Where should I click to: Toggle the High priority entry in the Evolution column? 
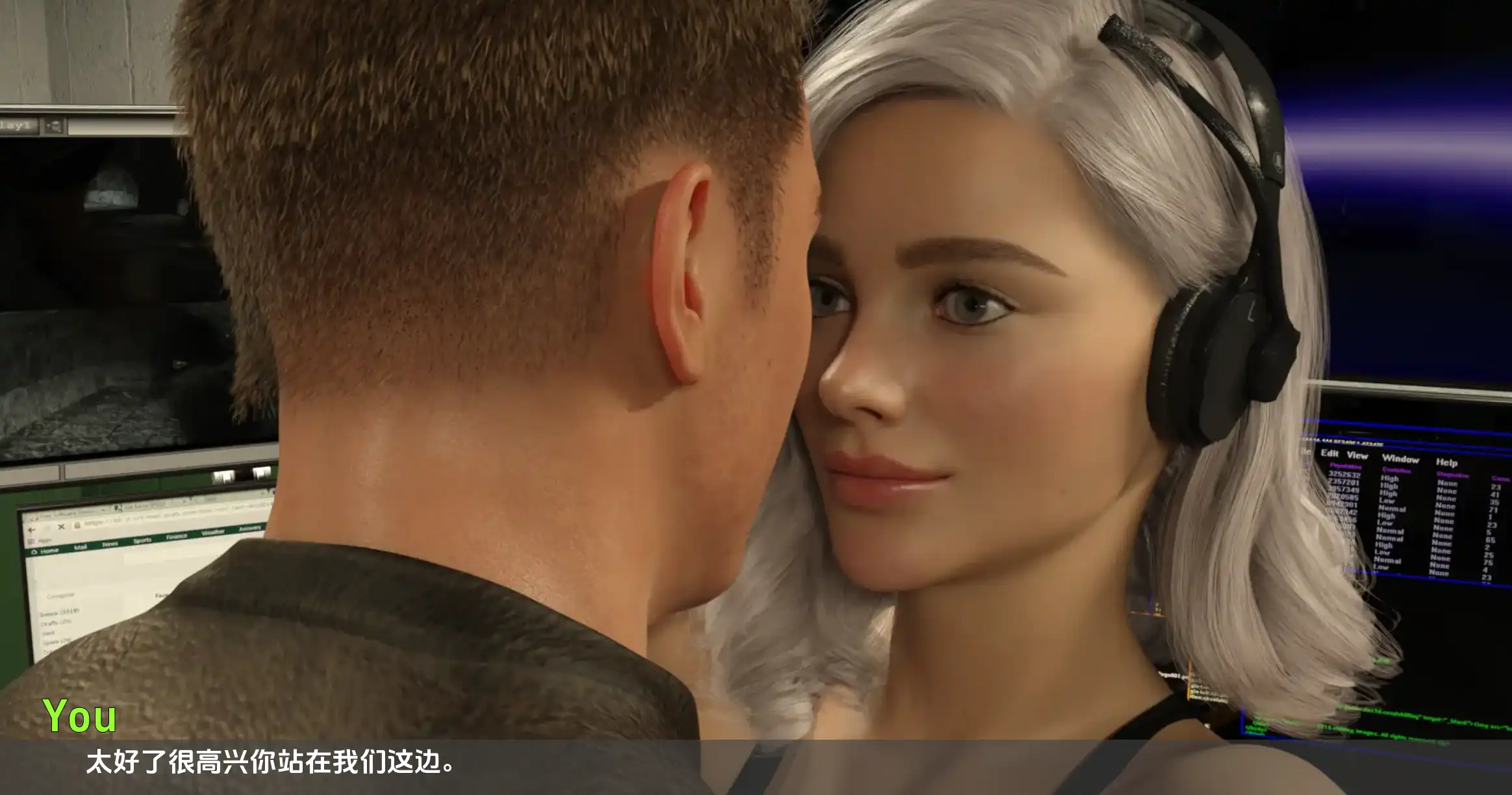1390,478
